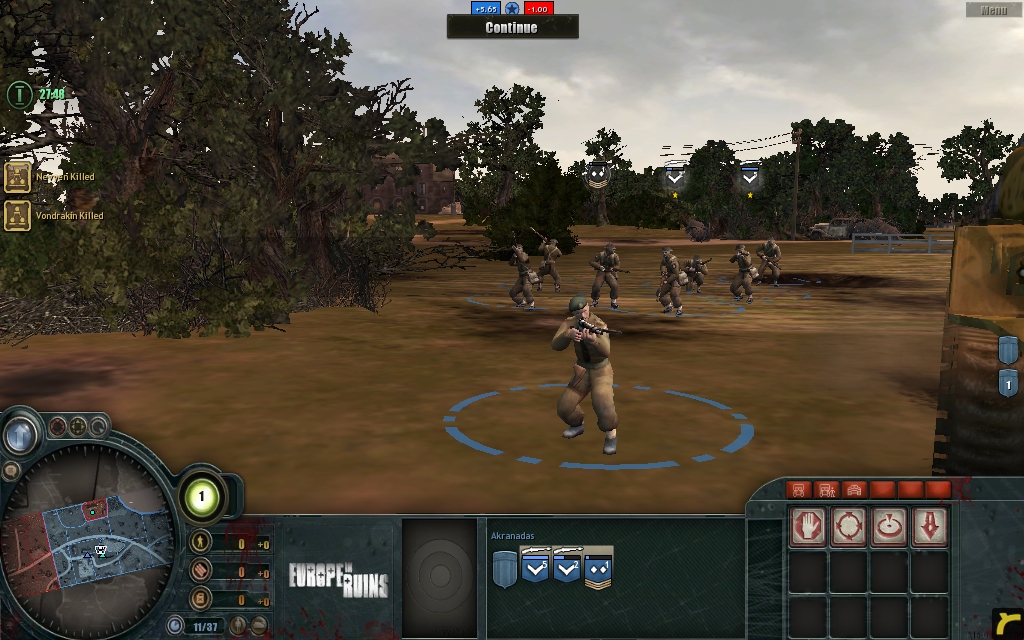Select the smiley squad marker above soldiers
The height and width of the screenshot is (640, 1024).
pyautogui.click(x=598, y=176)
